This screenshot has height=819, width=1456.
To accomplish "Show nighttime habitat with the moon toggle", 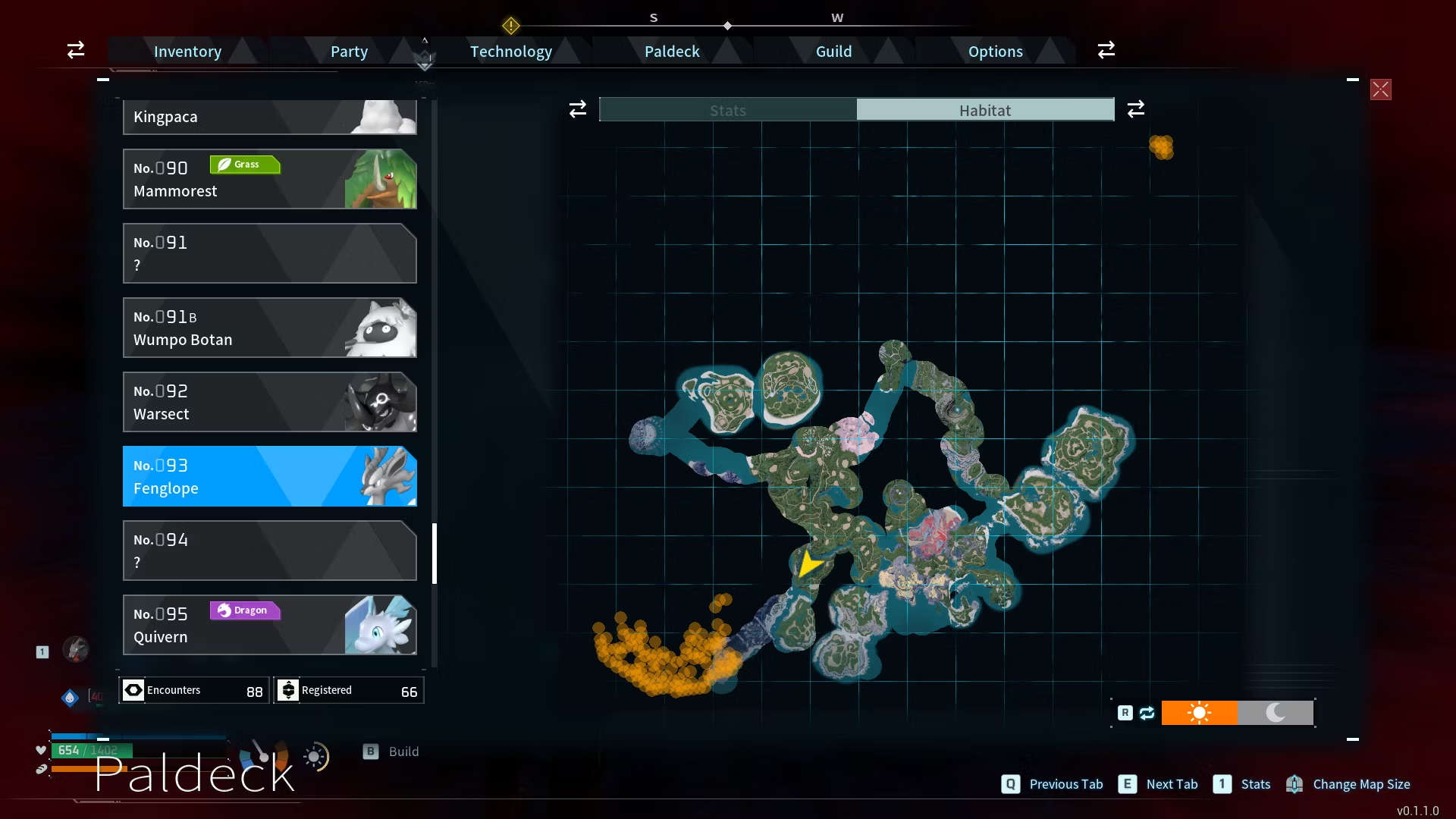I will coord(1276,713).
